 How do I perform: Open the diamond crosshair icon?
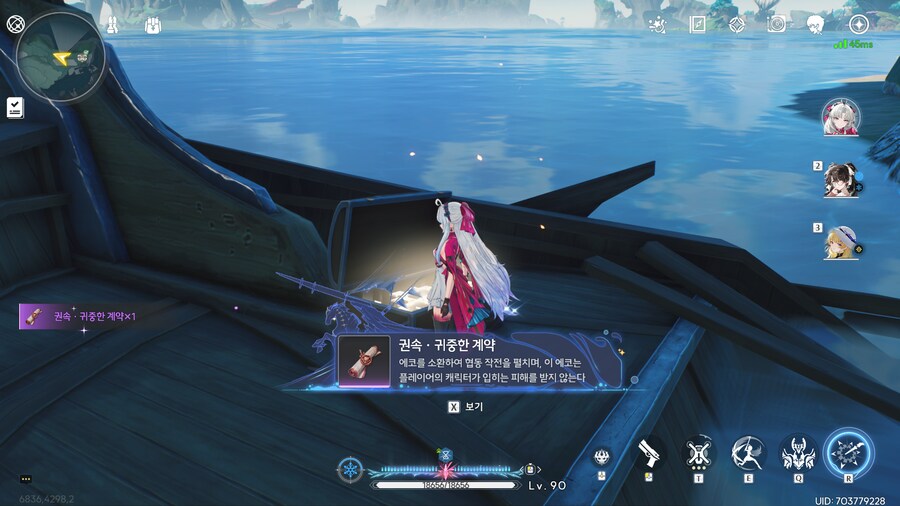coord(737,25)
